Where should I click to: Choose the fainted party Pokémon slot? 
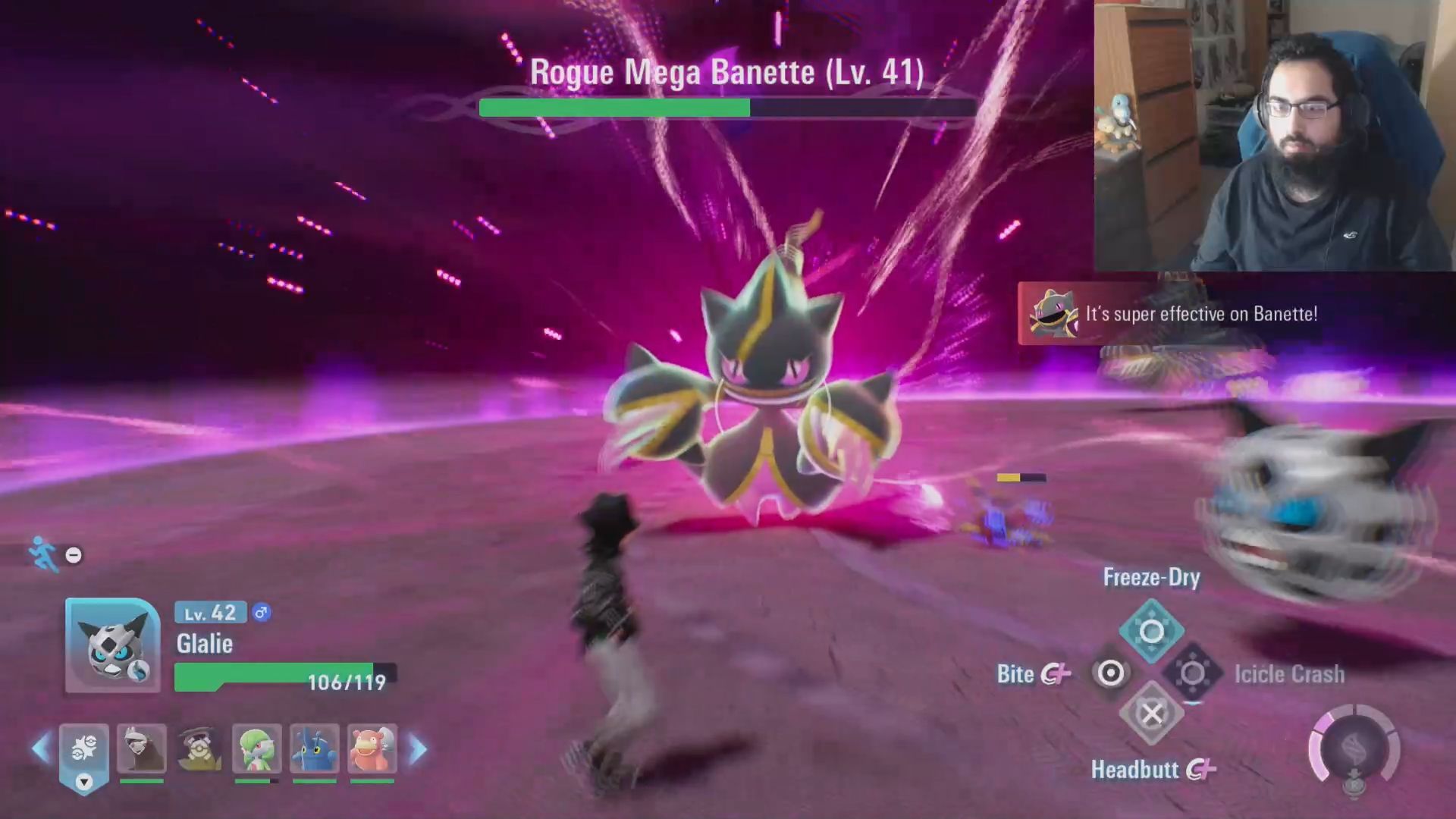(199, 749)
